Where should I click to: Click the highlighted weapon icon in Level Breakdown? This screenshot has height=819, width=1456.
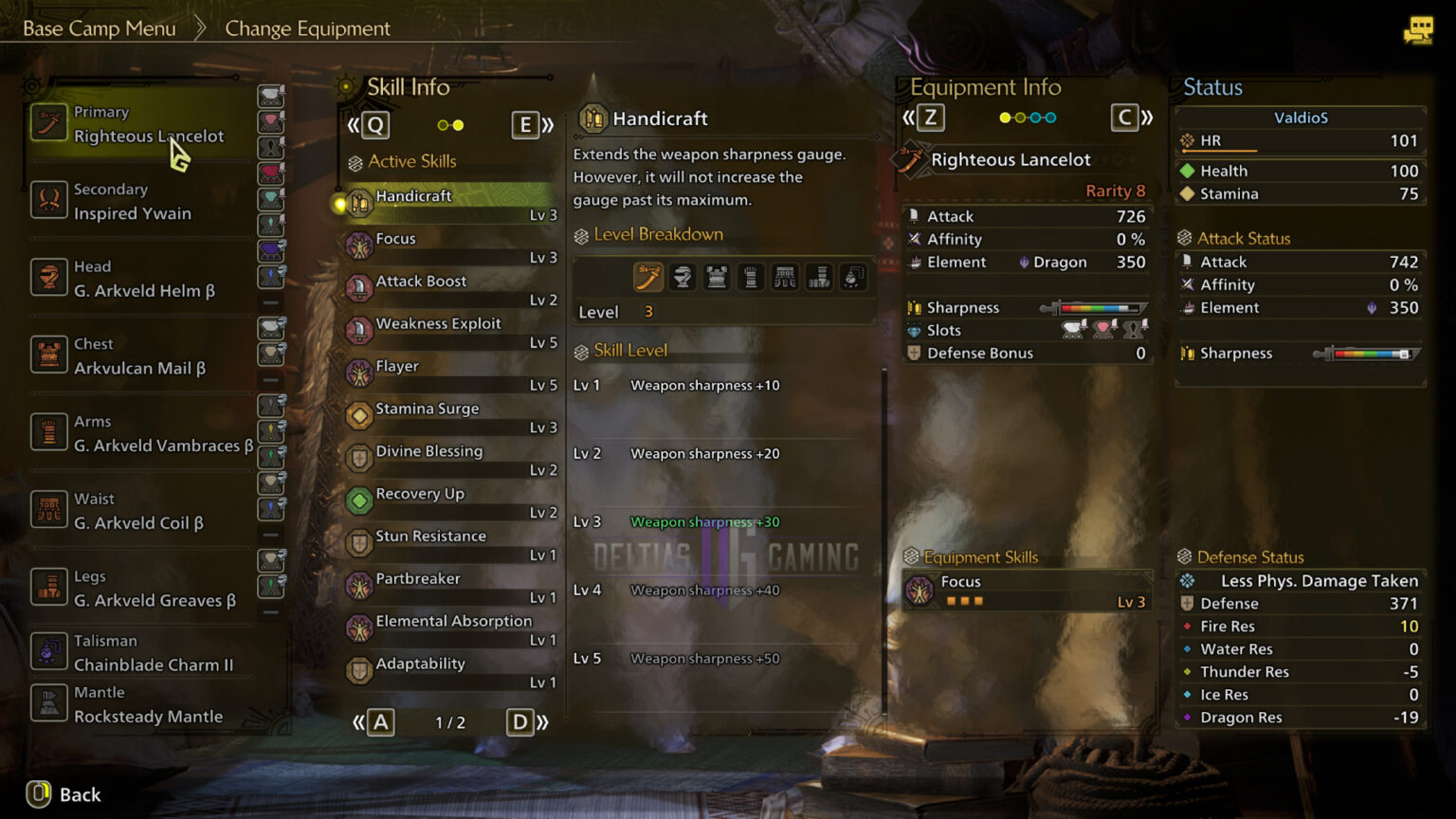click(649, 276)
